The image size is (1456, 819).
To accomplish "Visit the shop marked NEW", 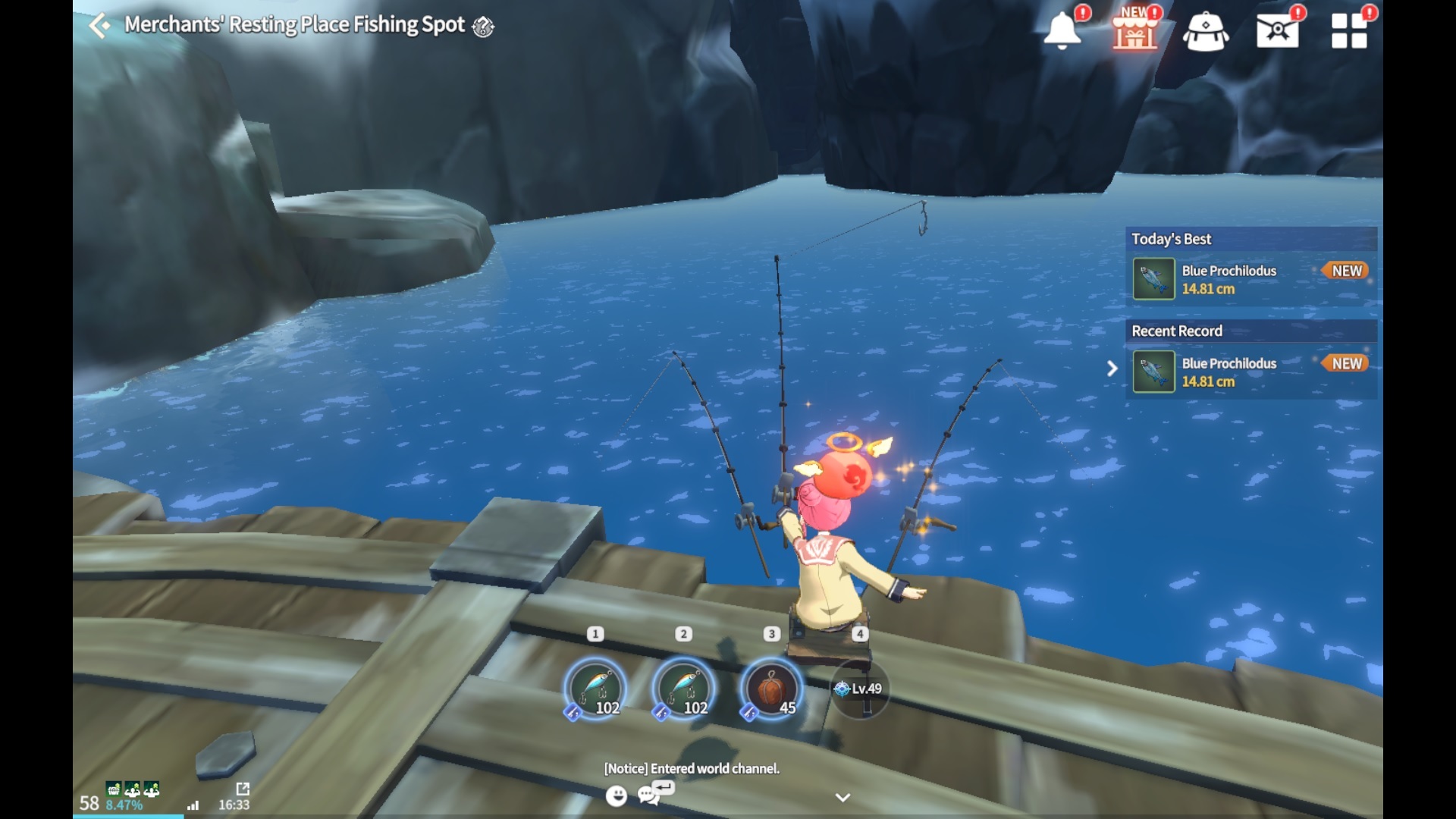I will click(1134, 31).
